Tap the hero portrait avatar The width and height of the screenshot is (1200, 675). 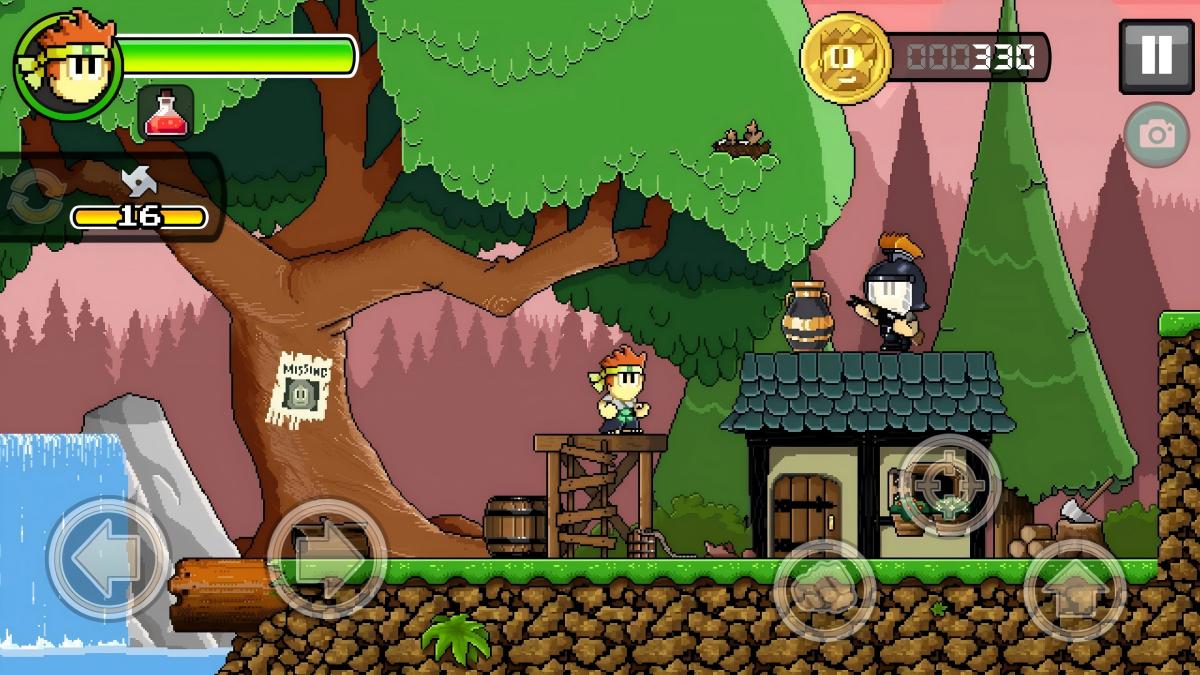[x=66, y=66]
